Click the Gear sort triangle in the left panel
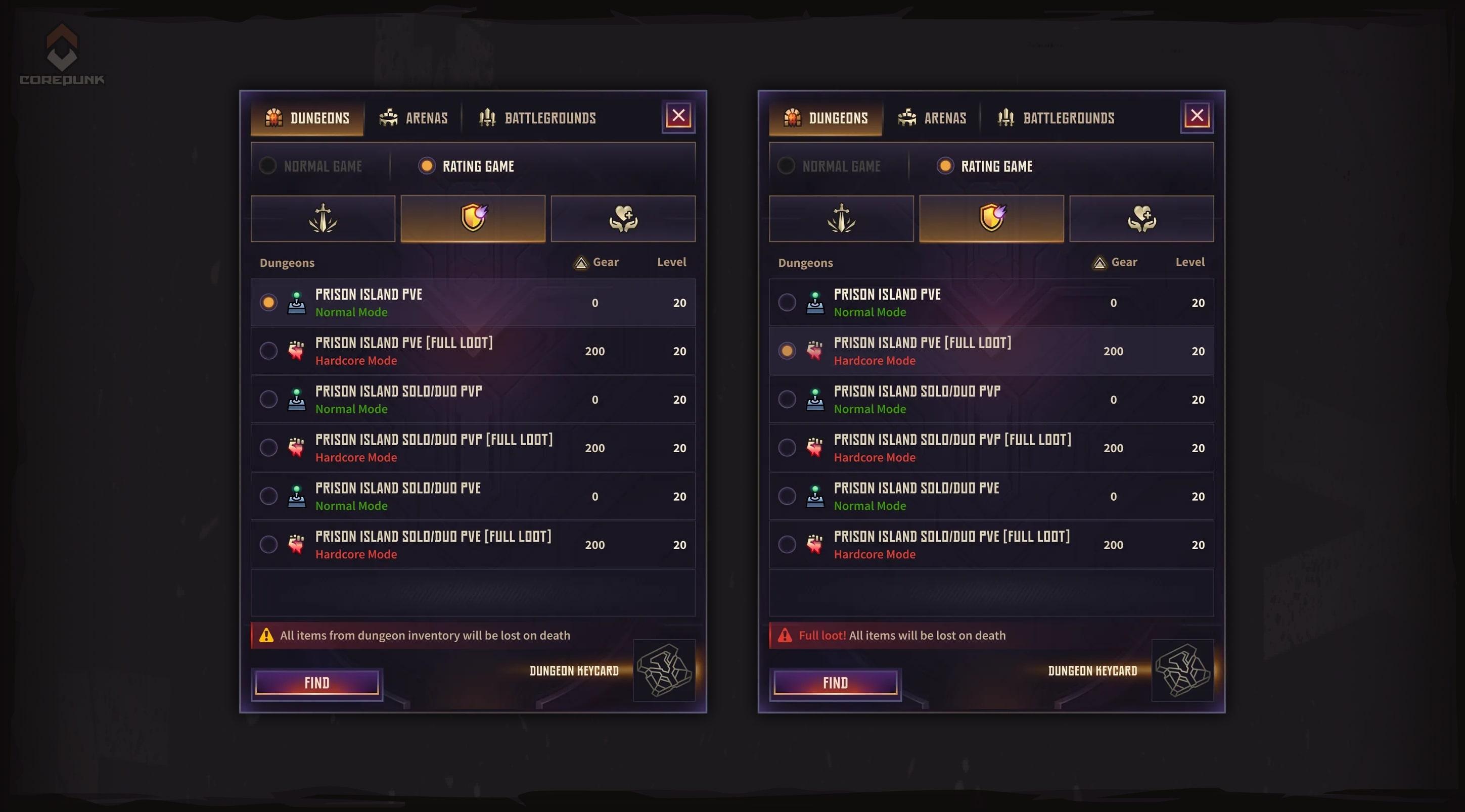The height and width of the screenshot is (812, 1465). click(580, 262)
